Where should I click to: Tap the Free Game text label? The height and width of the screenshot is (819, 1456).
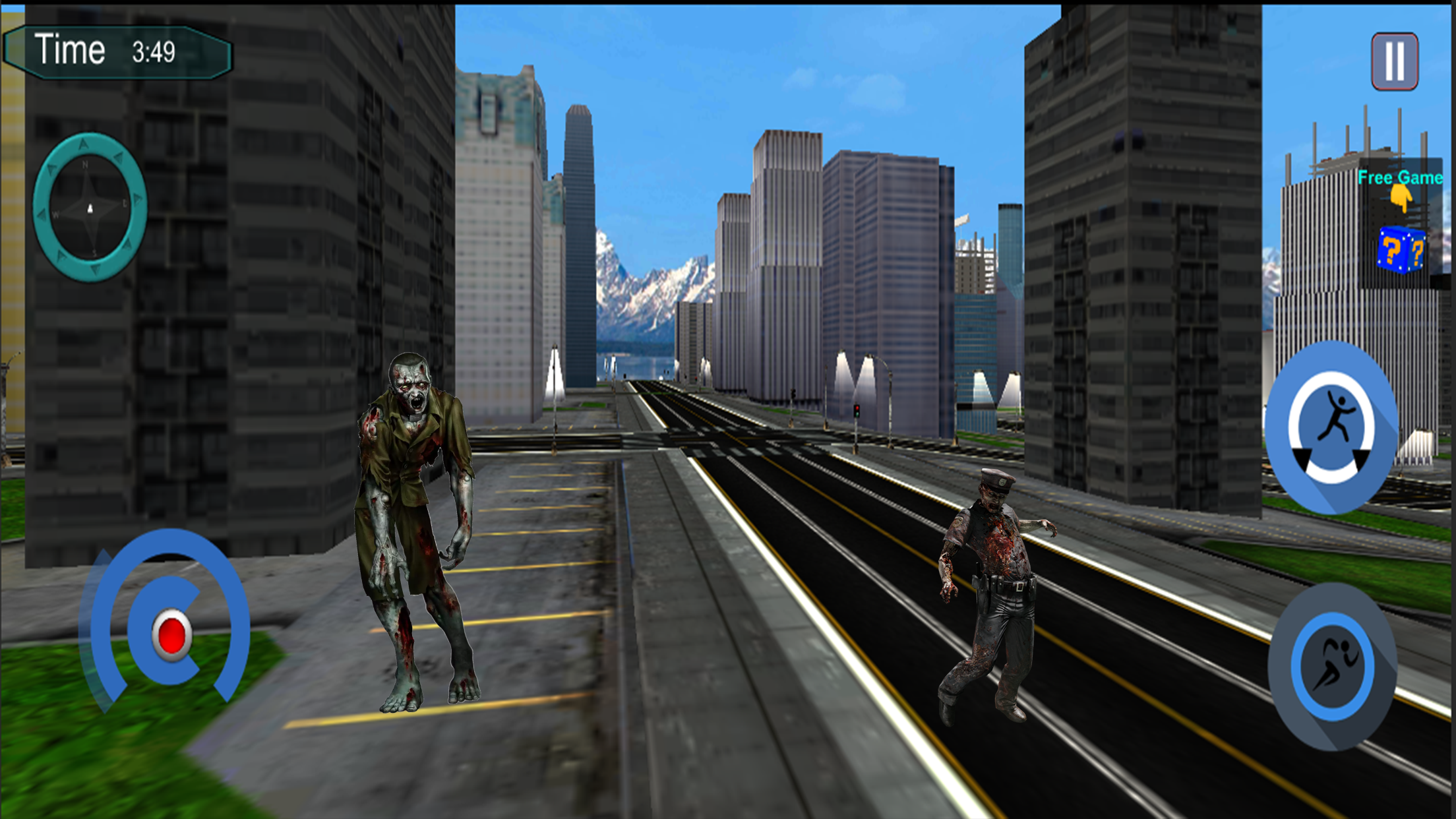(1399, 178)
